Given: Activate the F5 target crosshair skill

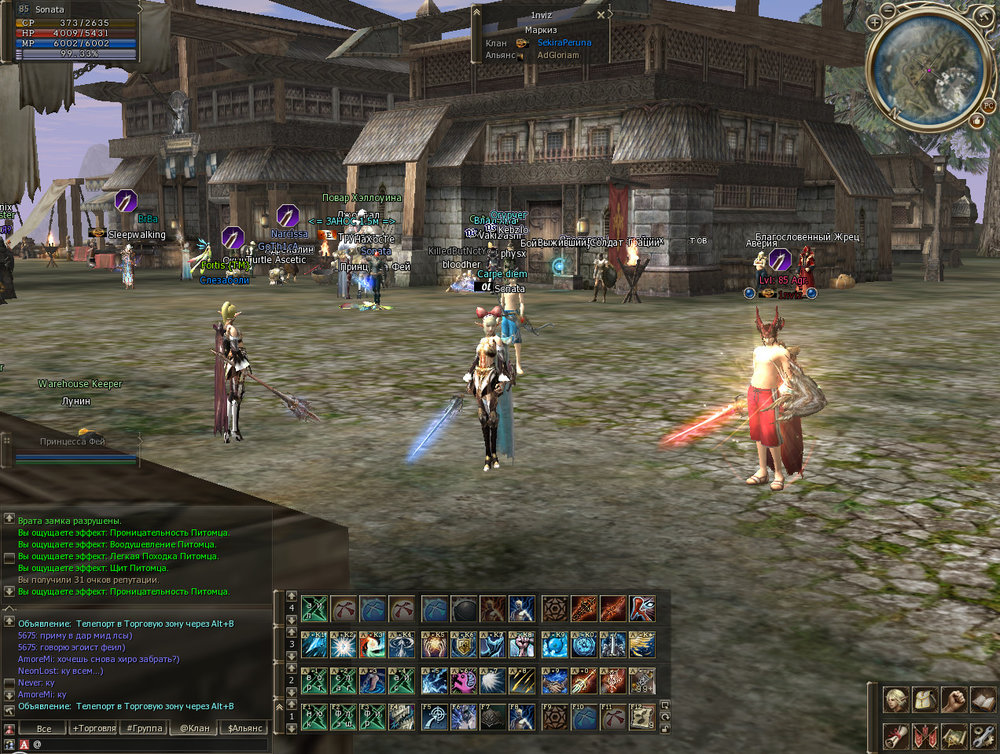Looking at the screenshot, I should [434, 716].
